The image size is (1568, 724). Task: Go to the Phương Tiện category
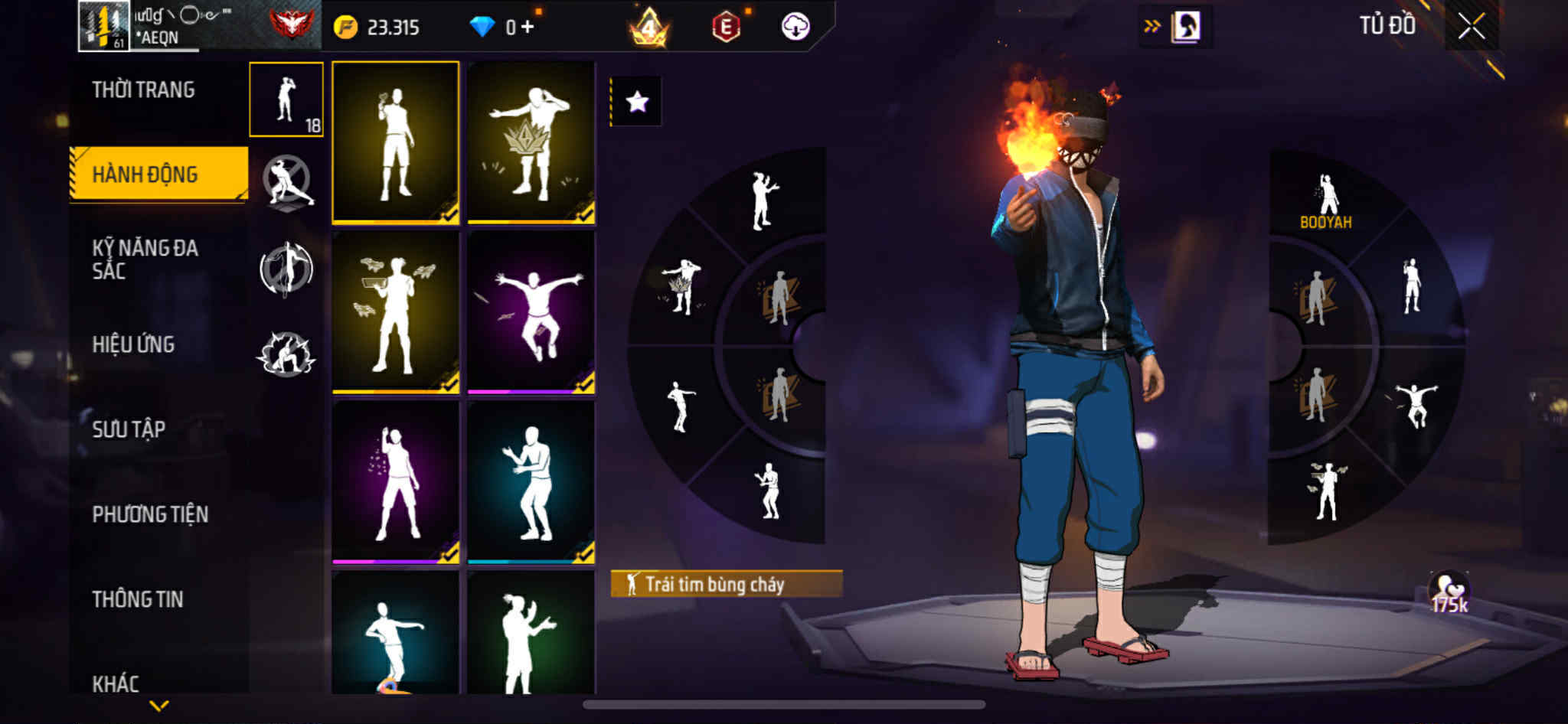(150, 514)
